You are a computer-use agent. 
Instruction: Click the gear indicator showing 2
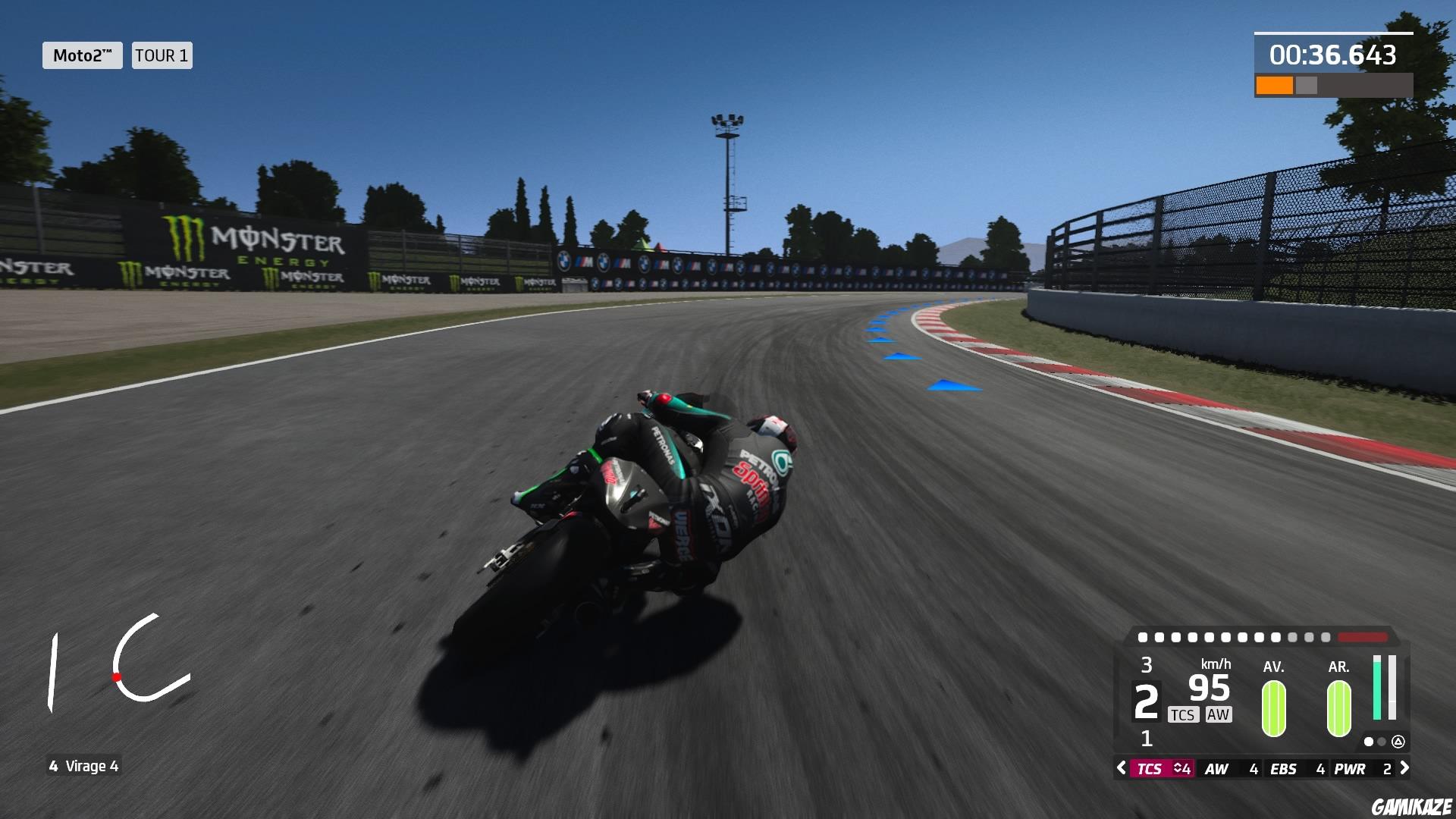tap(1145, 700)
